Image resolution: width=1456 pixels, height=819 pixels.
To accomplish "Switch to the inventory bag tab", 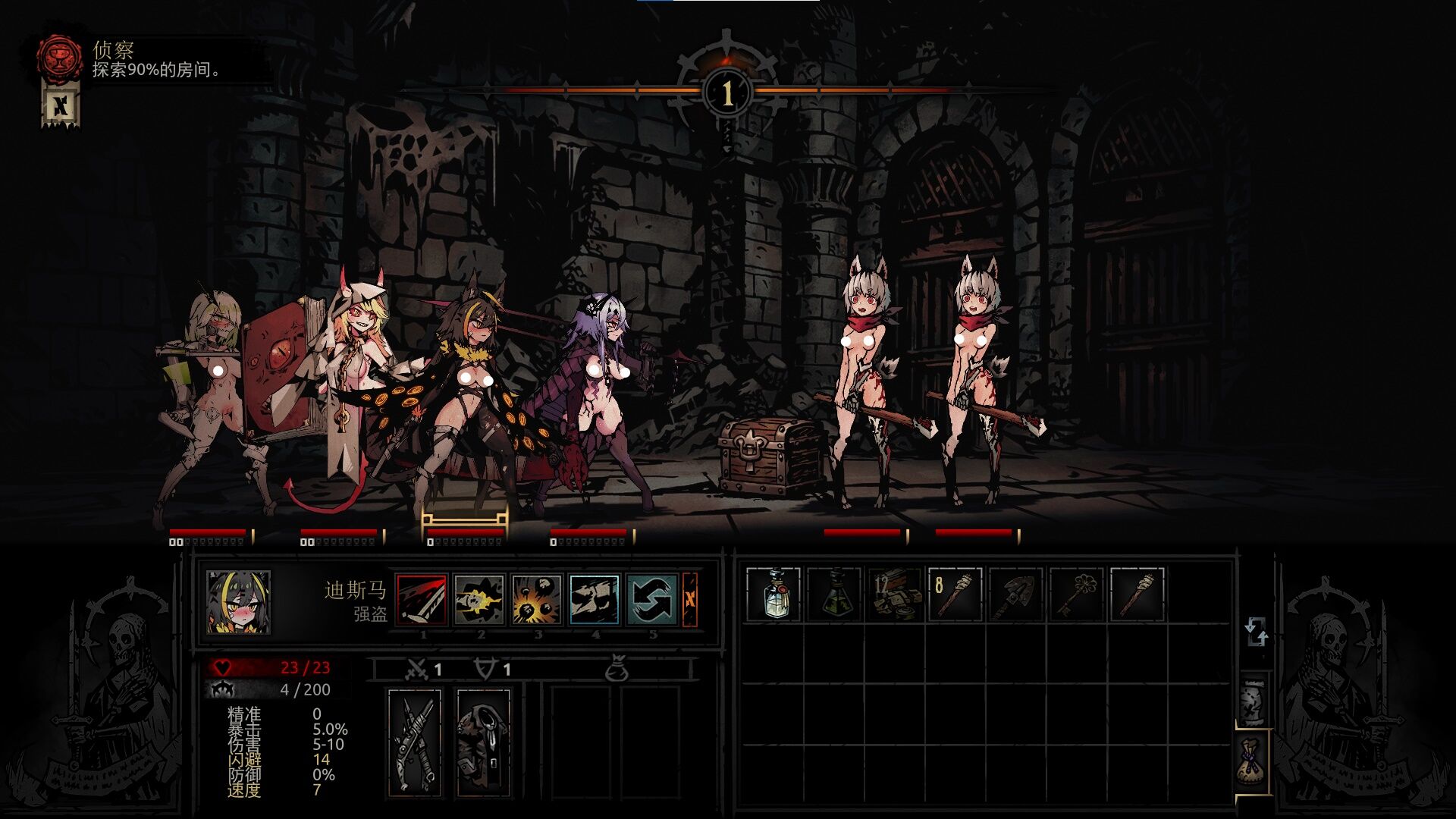I will click(1253, 762).
